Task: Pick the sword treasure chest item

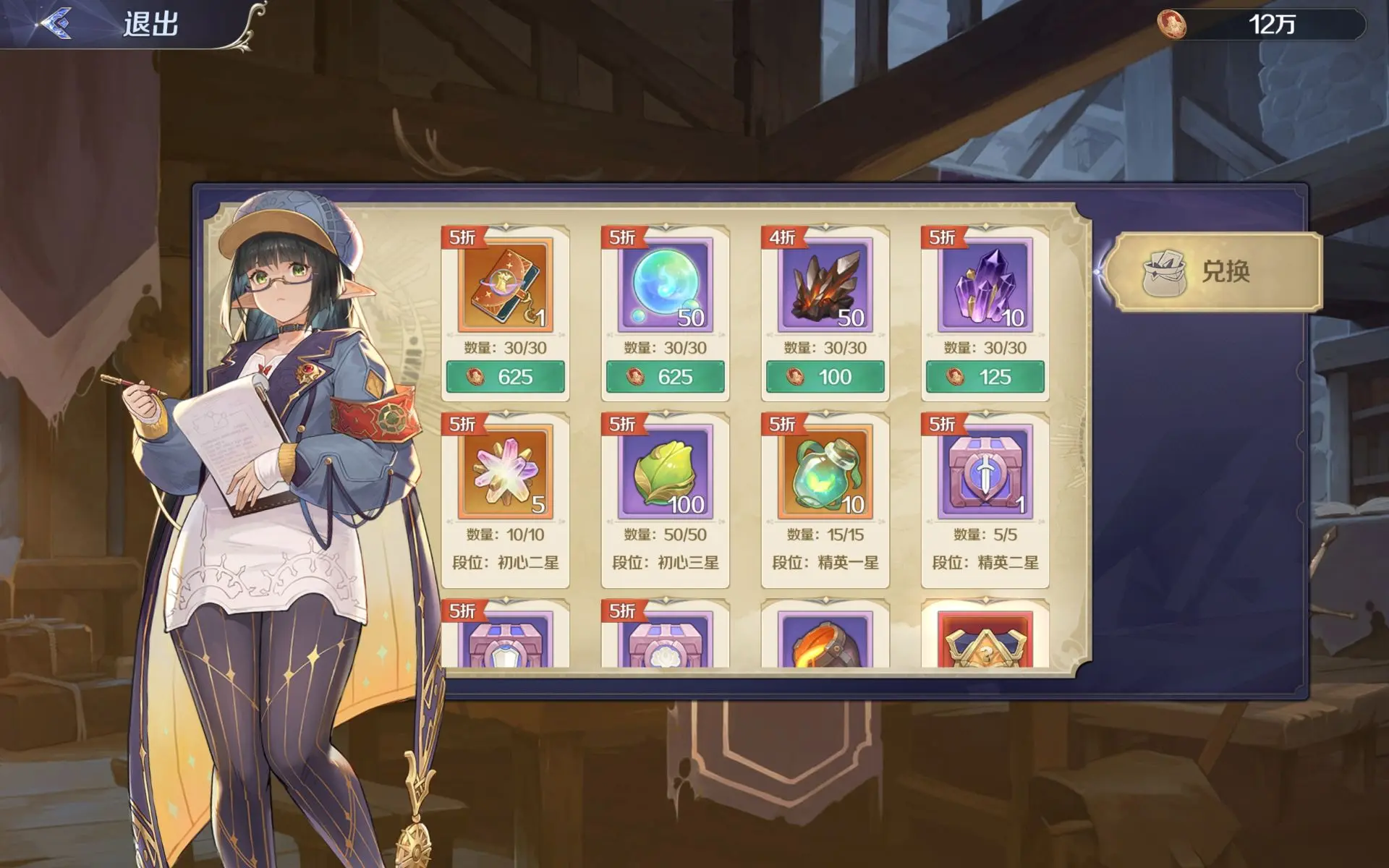Action: click(x=985, y=472)
